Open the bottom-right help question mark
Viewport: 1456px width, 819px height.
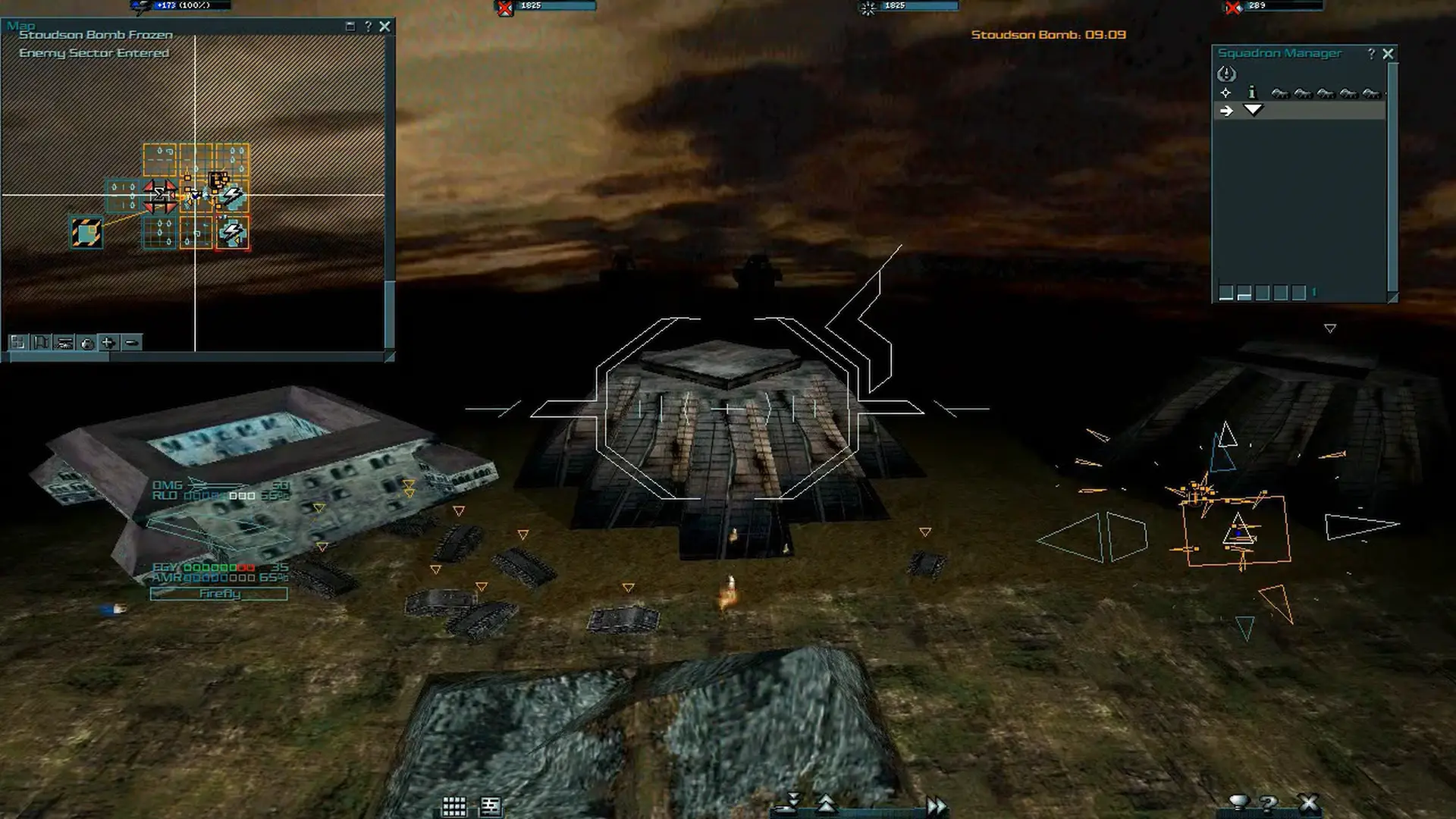pos(1268,803)
